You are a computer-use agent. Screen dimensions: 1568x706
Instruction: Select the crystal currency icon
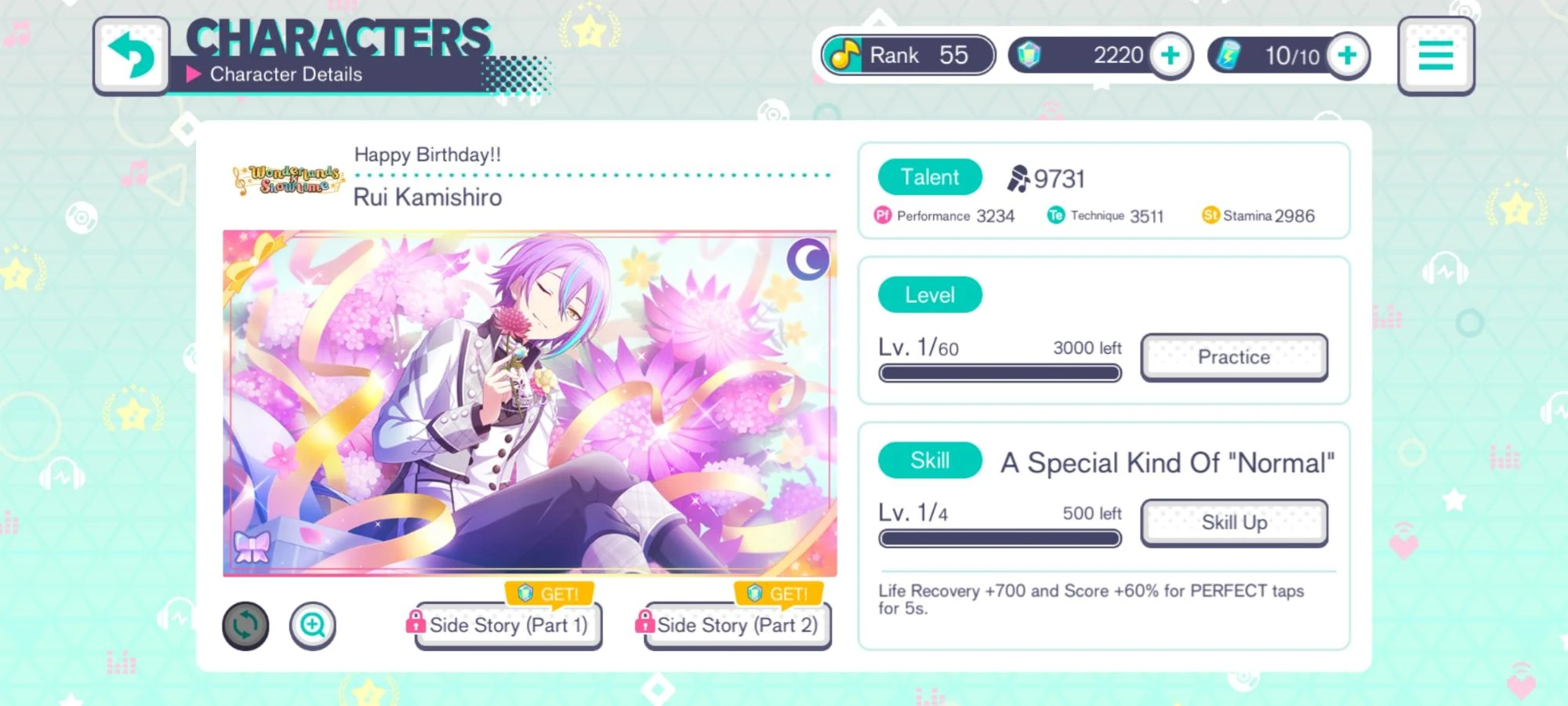pyautogui.click(x=1027, y=55)
